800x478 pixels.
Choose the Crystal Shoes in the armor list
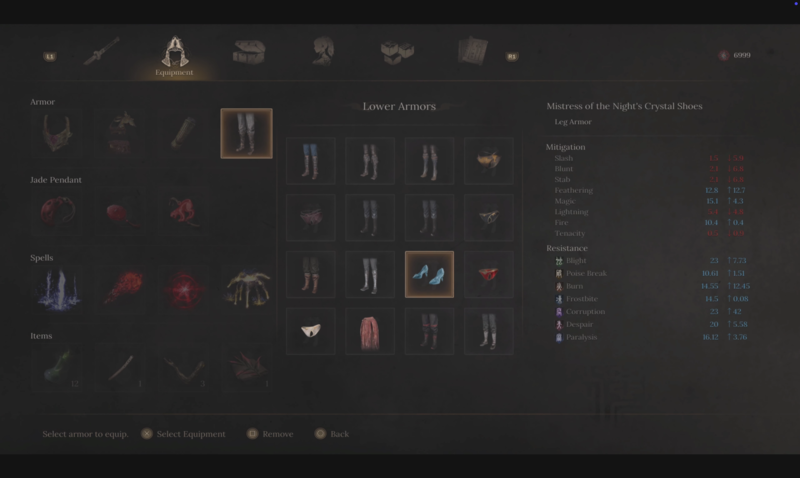coord(429,274)
